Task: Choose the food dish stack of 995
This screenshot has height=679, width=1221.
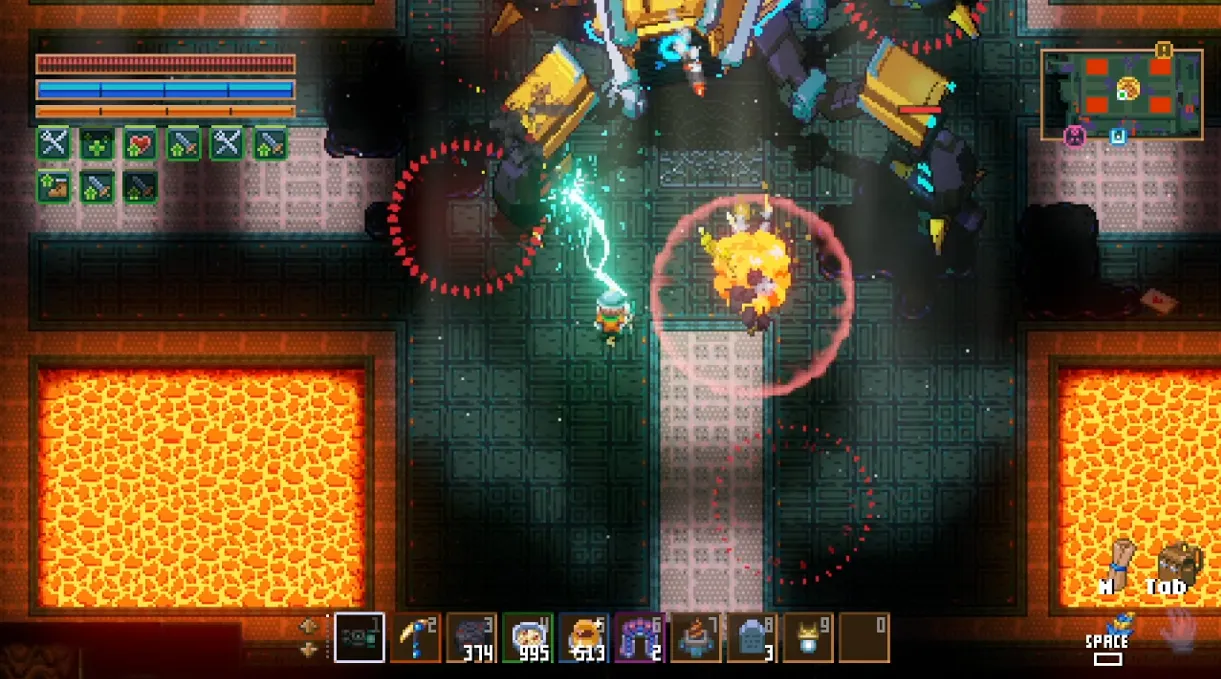Action: [527, 638]
